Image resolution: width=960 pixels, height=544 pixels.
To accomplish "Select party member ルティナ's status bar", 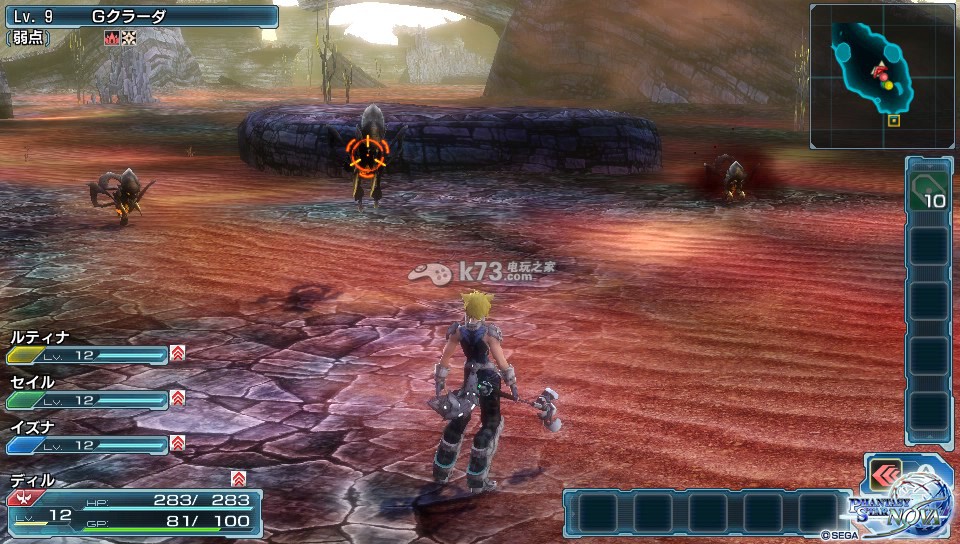I will [88, 355].
